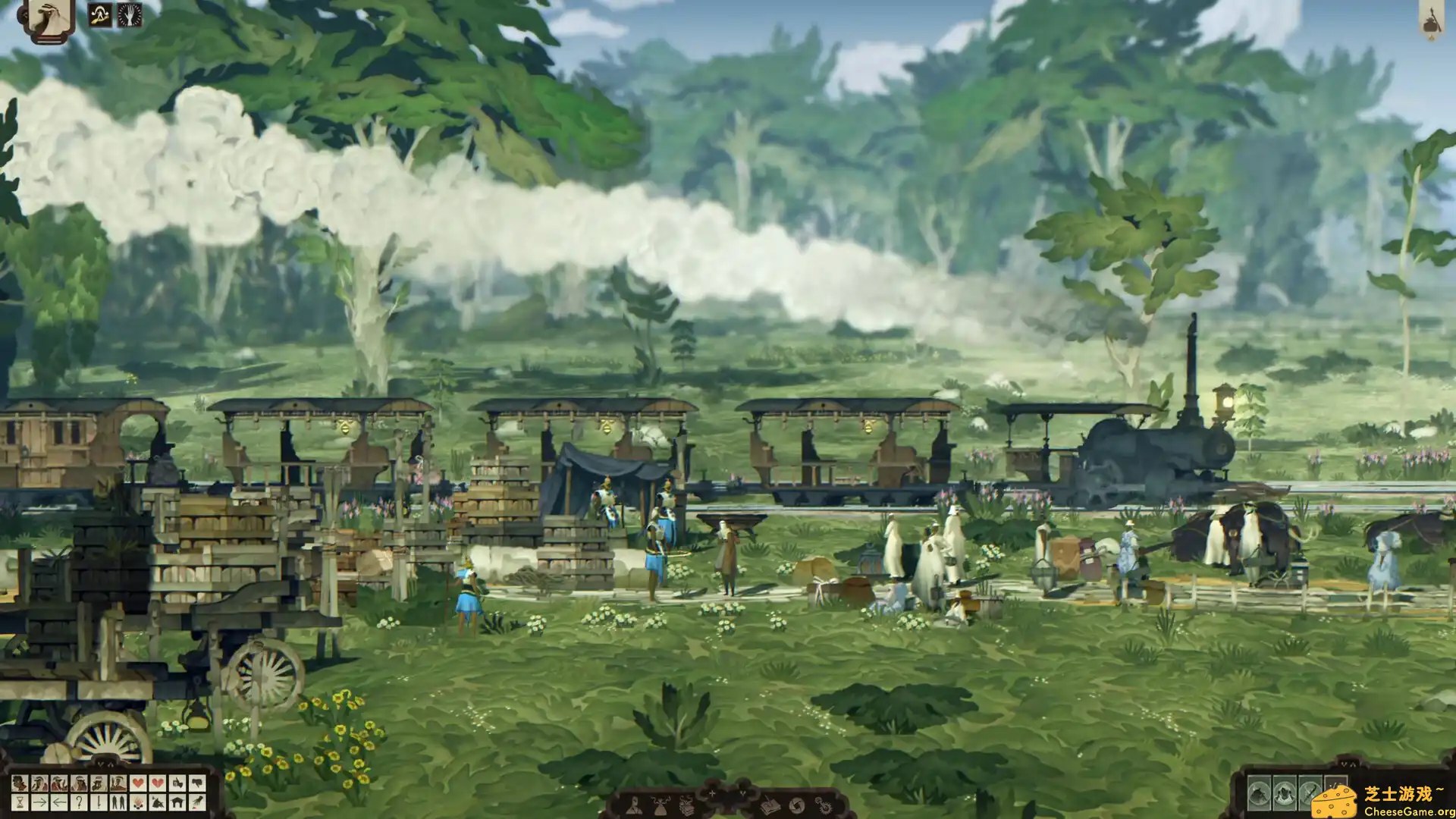Image resolution: width=1456 pixels, height=819 pixels.
Task: Open the character panel icon on bottom toolbar
Action: click(635, 807)
